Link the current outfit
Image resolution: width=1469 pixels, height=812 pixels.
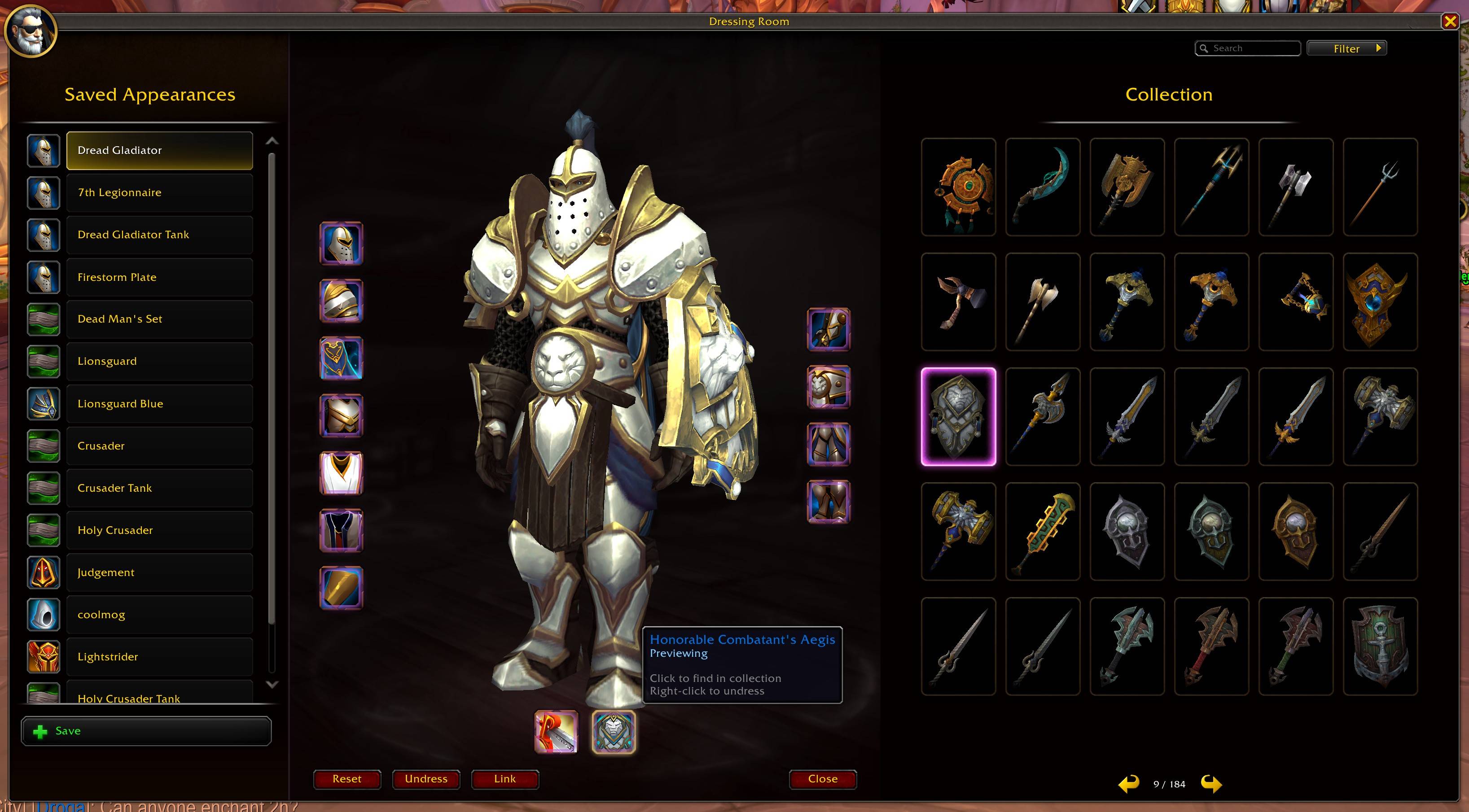504,779
